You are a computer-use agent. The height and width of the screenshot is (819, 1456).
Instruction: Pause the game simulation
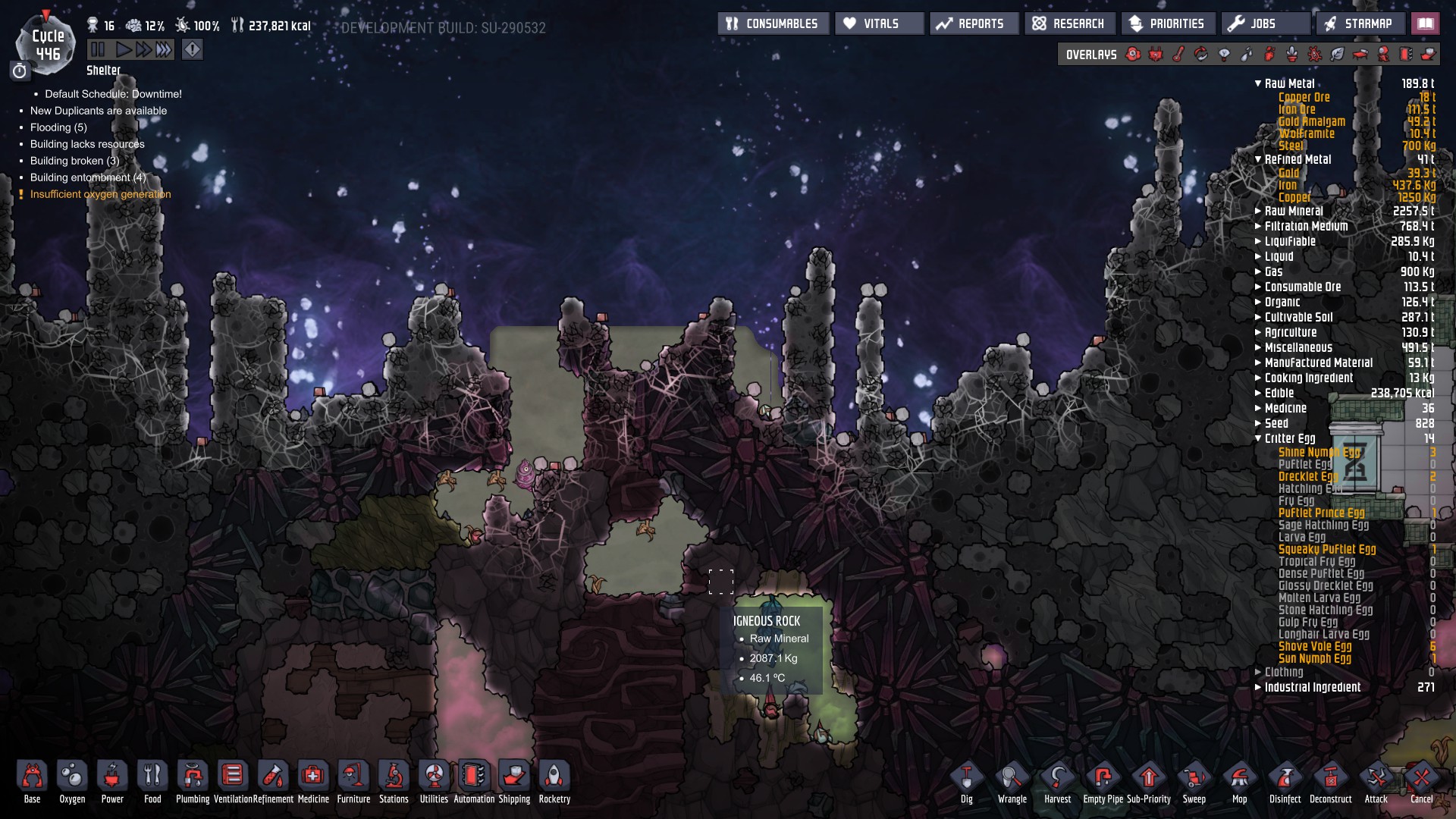(x=98, y=50)
